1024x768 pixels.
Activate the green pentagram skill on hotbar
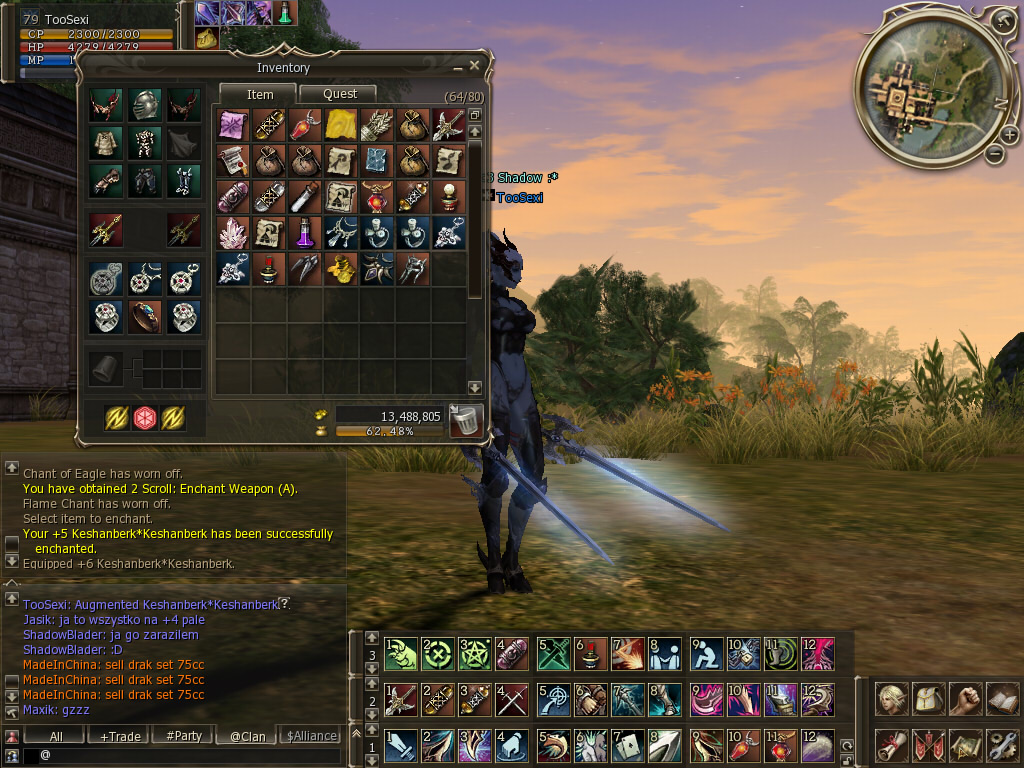click(474, 654)
